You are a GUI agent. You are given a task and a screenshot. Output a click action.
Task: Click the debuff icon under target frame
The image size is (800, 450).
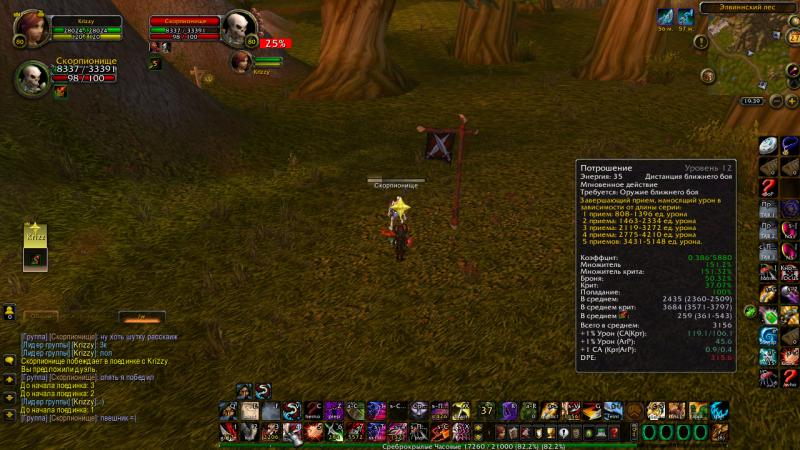(x=155, y=64)
